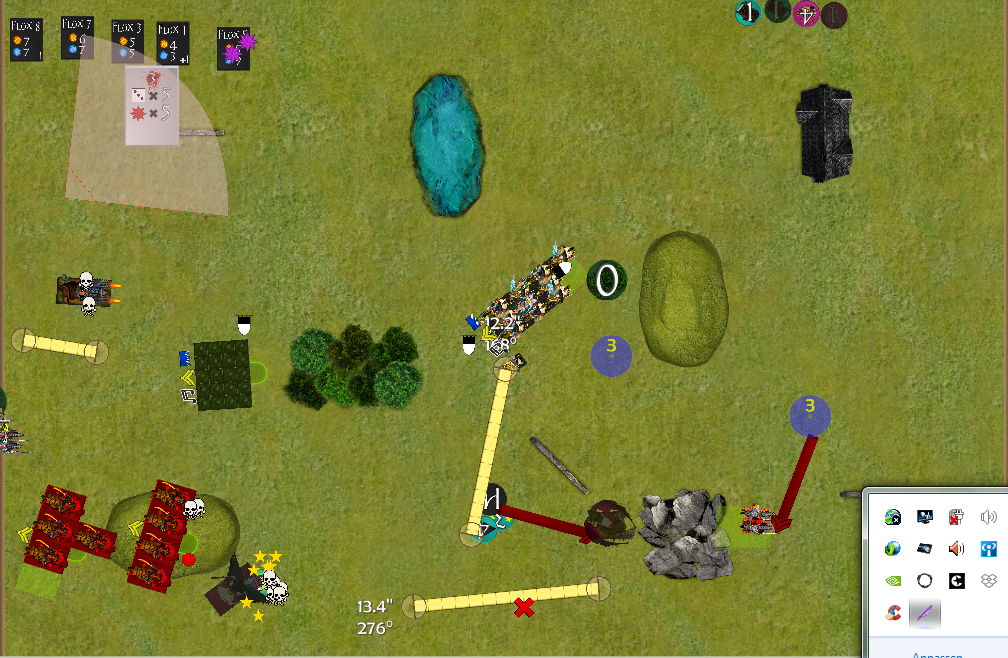Choose the Flux 3 card
The image size is (1008, 658).
point(127,42)
